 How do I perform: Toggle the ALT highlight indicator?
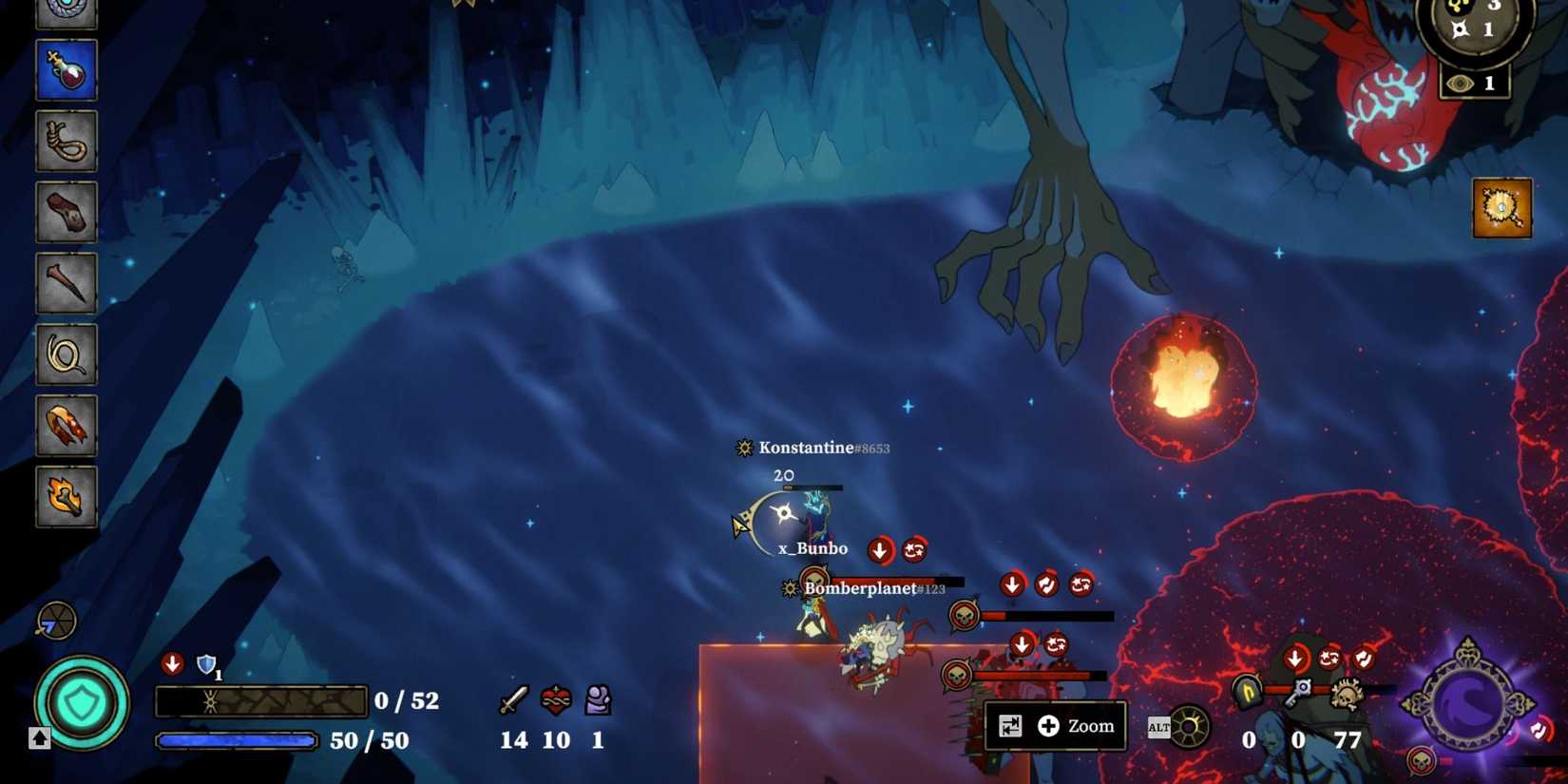pyautogui.click(x=1160, y=726)
